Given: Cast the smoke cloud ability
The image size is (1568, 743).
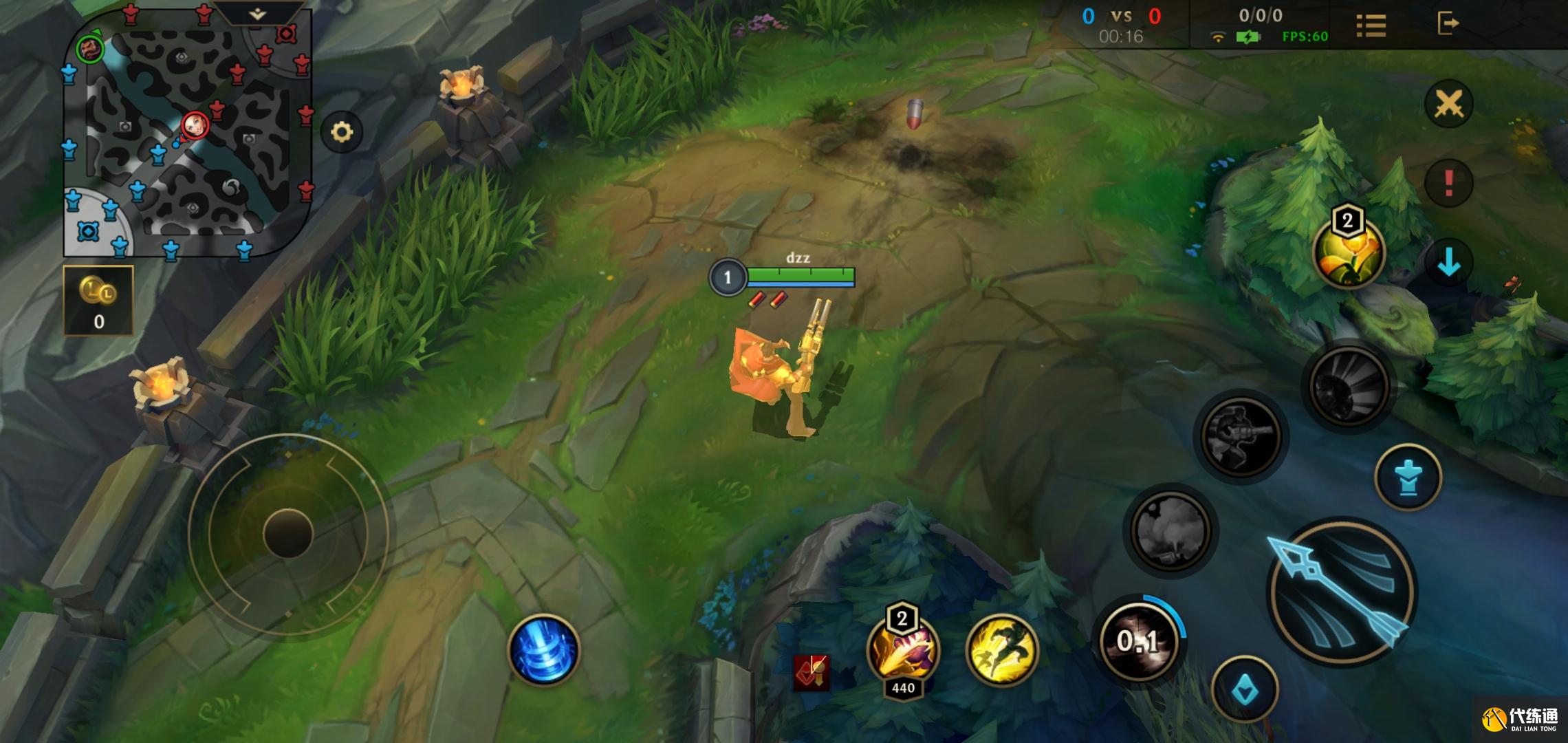Looking at the screenshot, I should 1170,530.
